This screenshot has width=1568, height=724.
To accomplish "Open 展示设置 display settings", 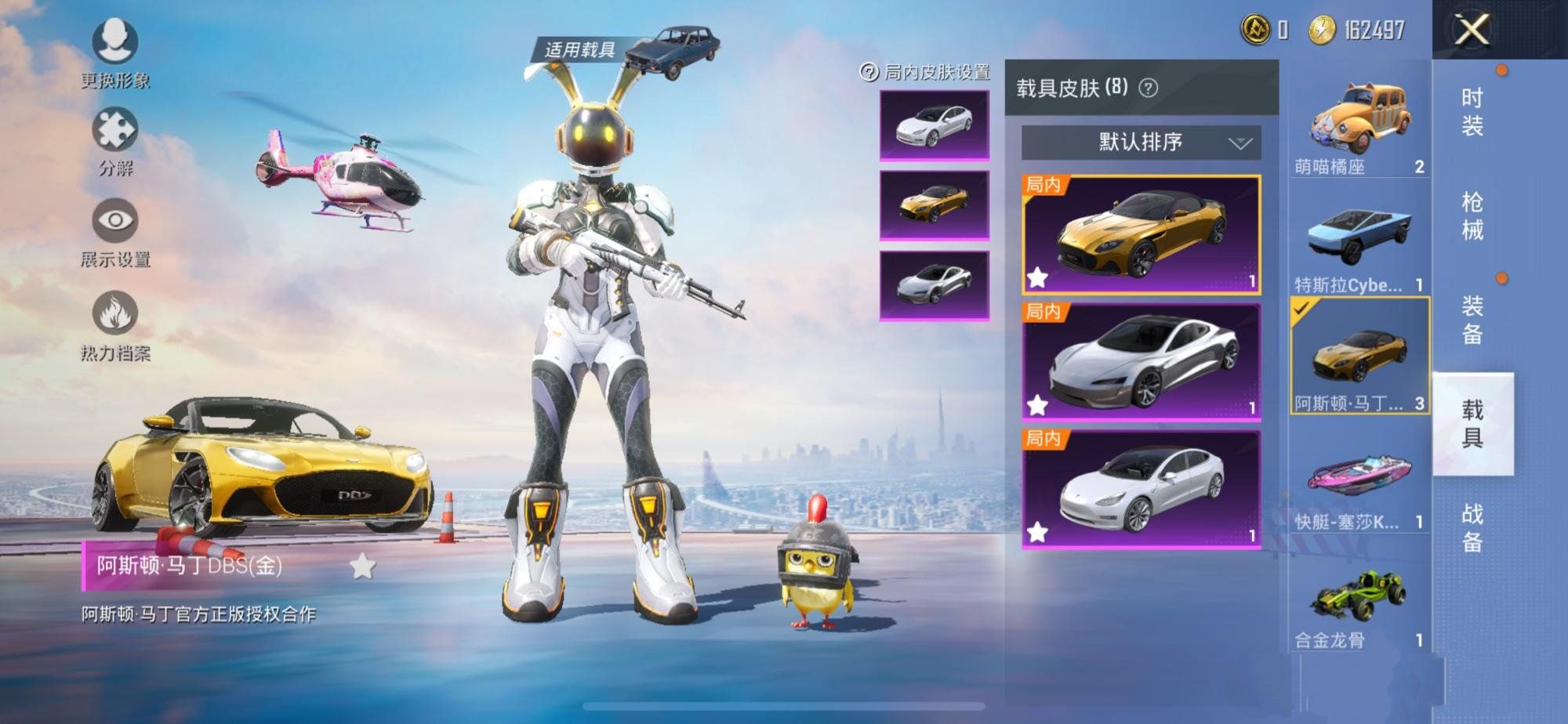I will [x=115, y=223].
